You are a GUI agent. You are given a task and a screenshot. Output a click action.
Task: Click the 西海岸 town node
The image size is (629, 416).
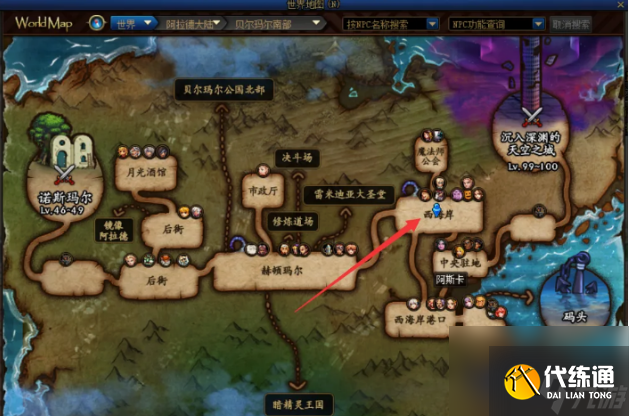[437, 212]
